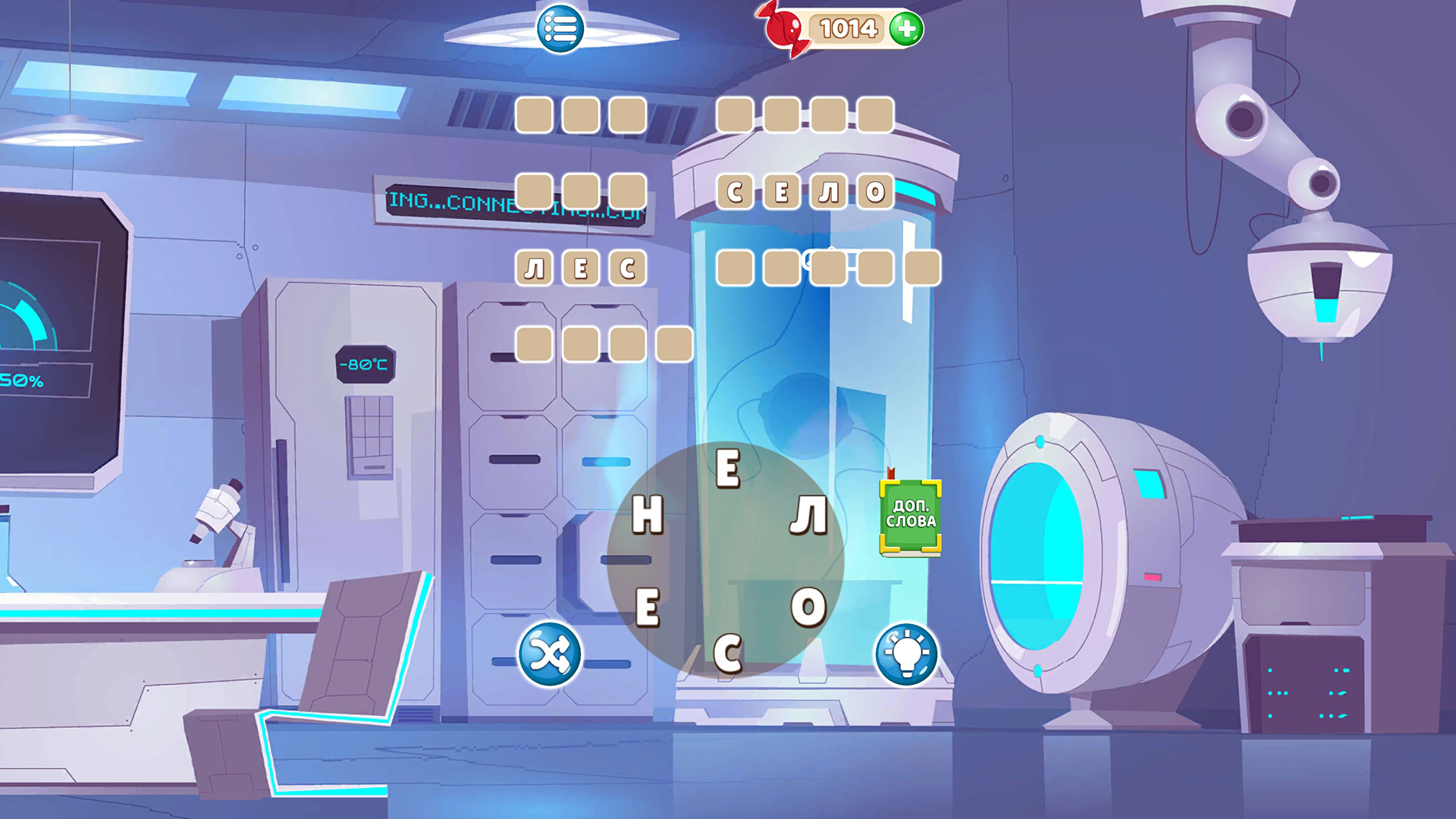
Task: Select the upper letter Е on wheel
Action: pyautogui.click(x=730, y=470)
